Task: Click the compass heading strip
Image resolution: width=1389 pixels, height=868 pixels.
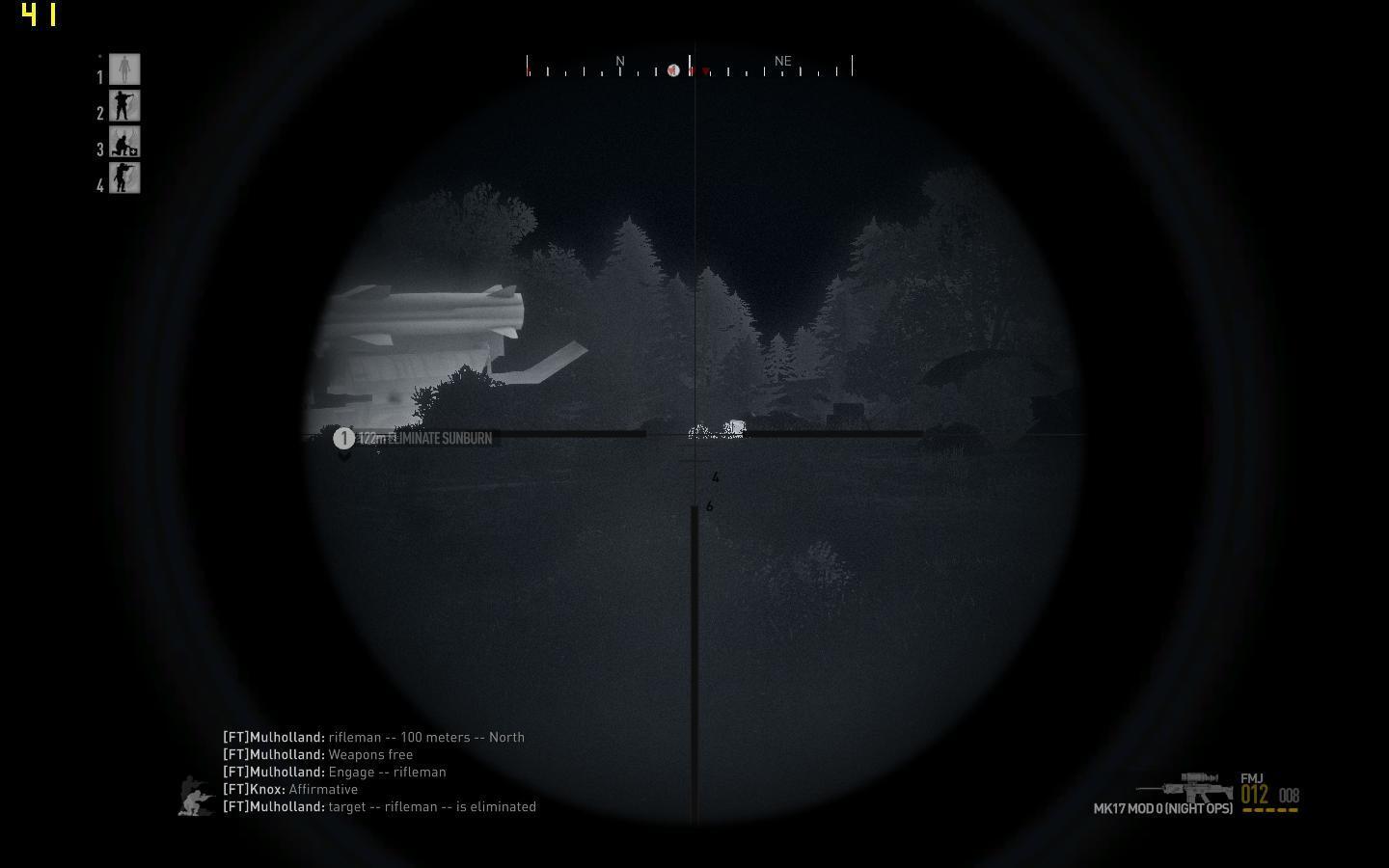Action: pos(690,67)
